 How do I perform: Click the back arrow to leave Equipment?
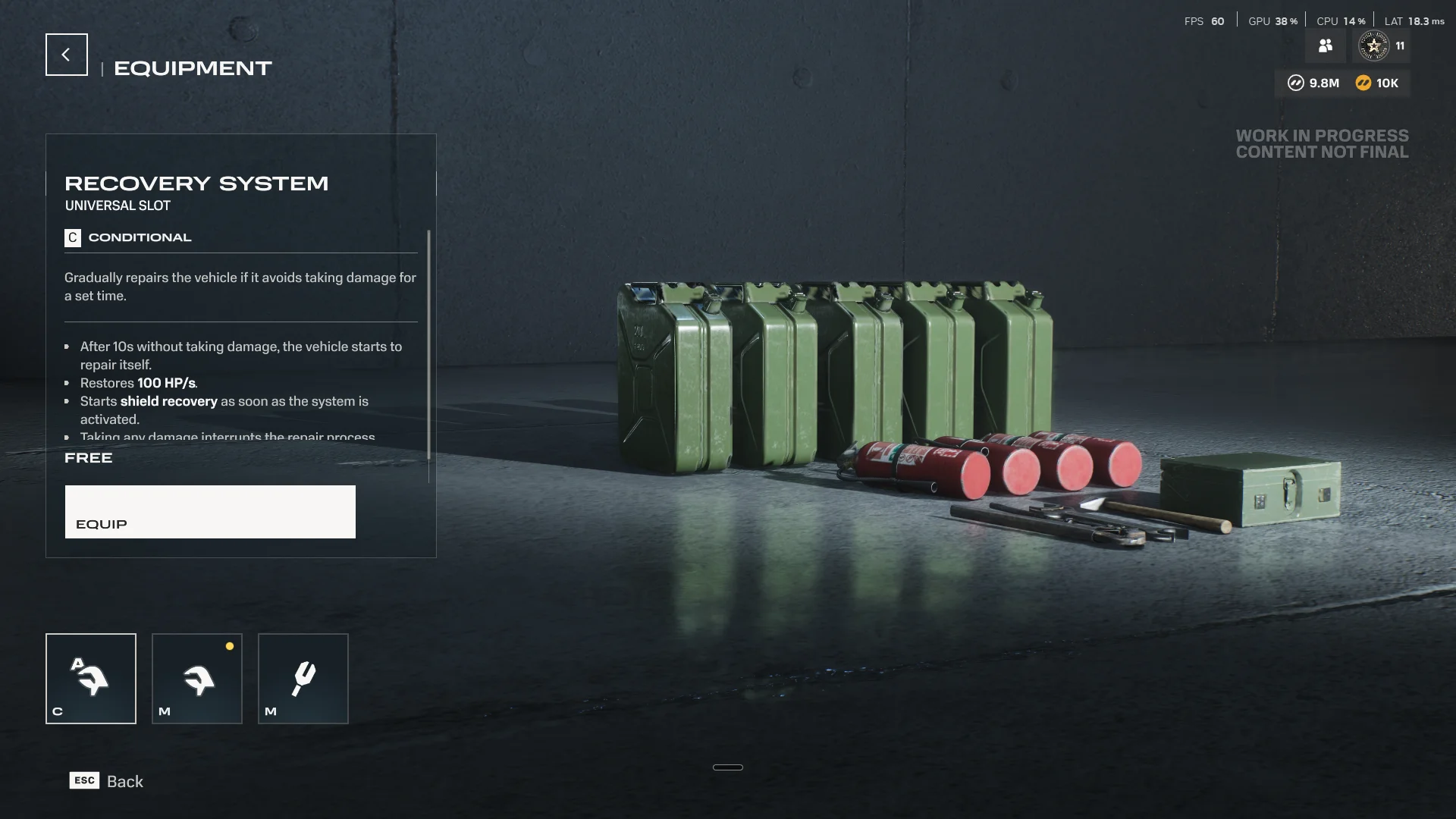click(66, 54)
